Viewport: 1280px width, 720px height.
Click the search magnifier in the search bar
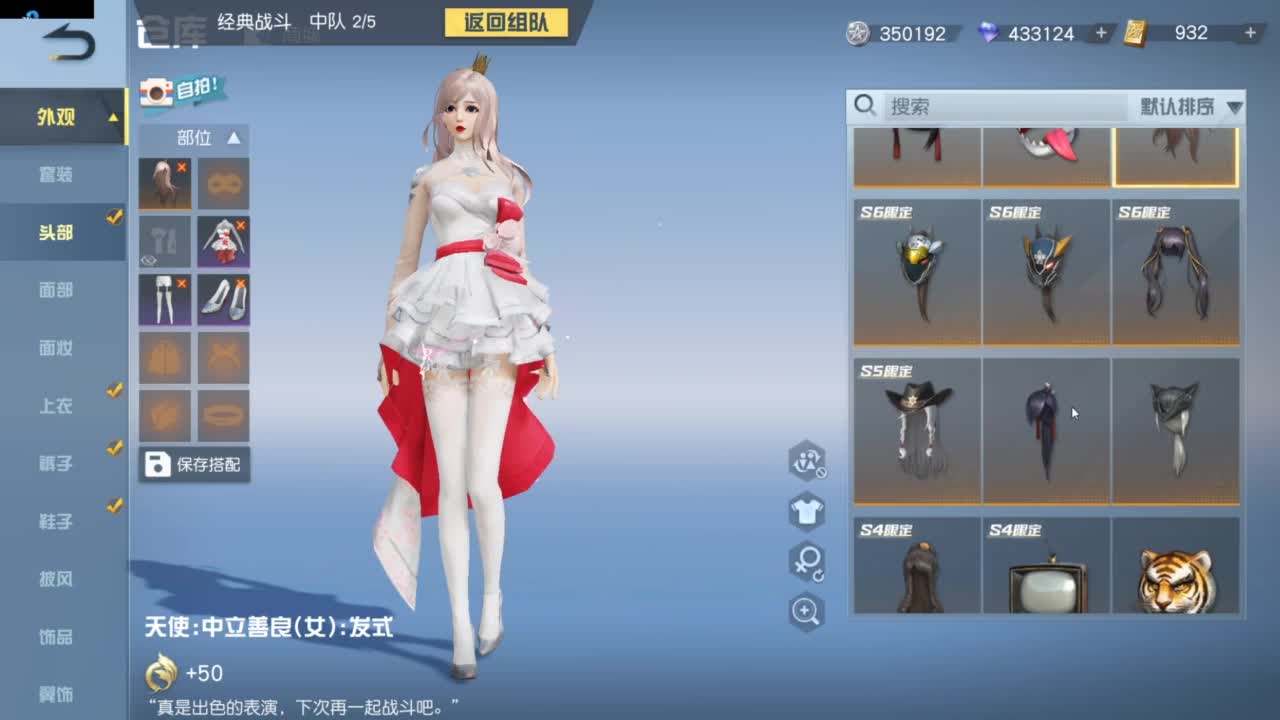coord(866,106)
